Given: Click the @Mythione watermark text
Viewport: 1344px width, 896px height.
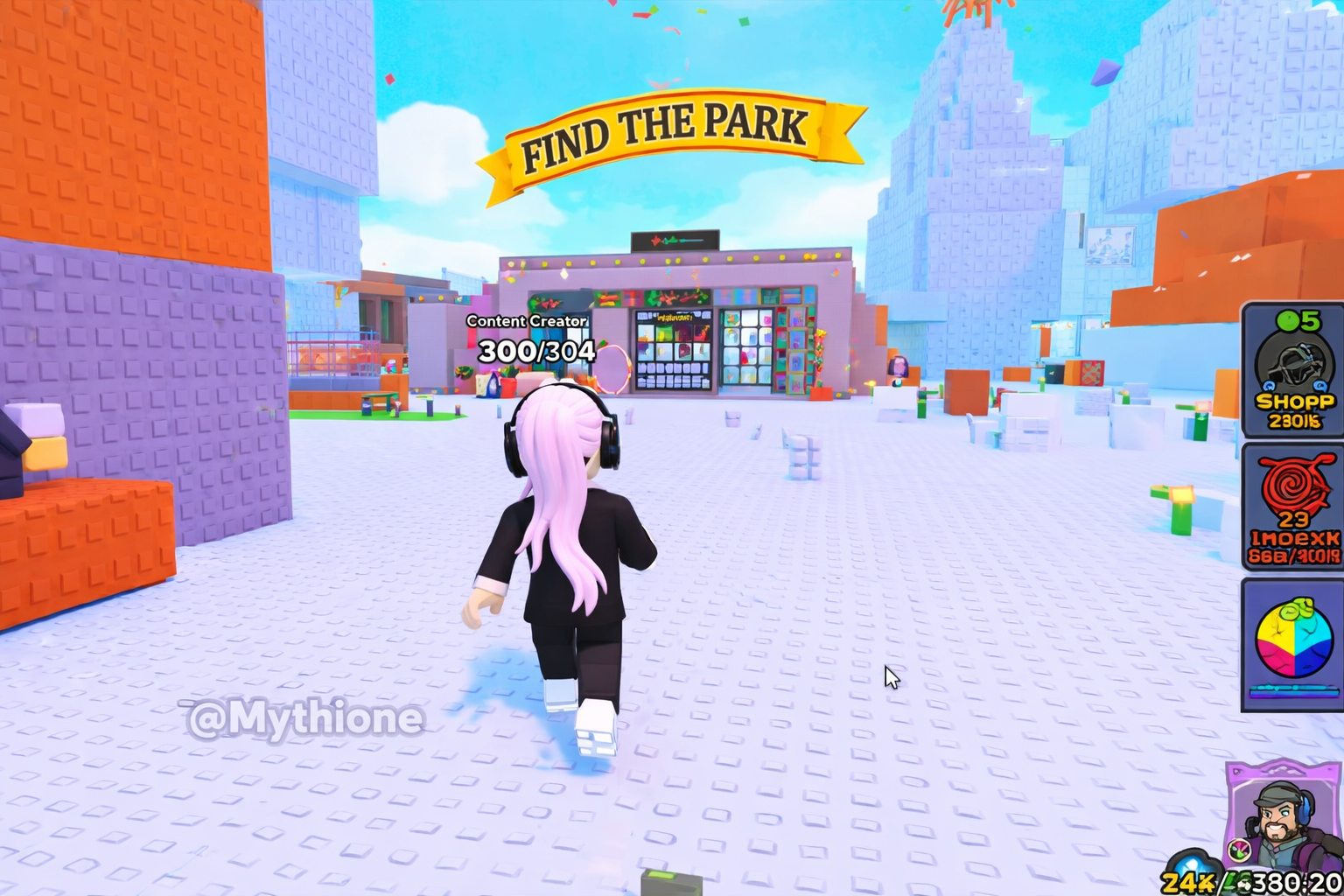Looking at the screenshot, I should coord(302,719).
